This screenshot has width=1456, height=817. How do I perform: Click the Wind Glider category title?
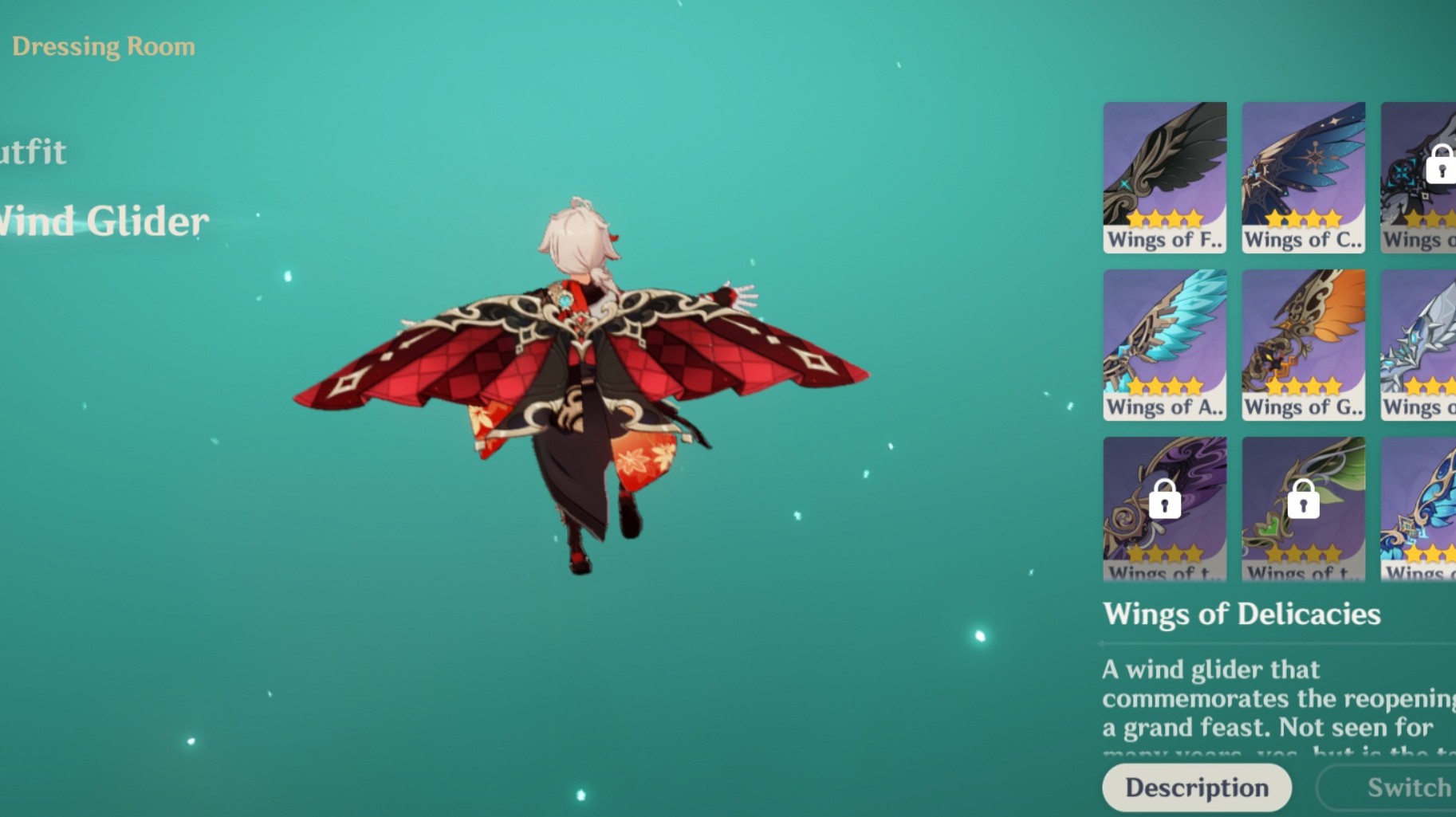coord(101,222)
